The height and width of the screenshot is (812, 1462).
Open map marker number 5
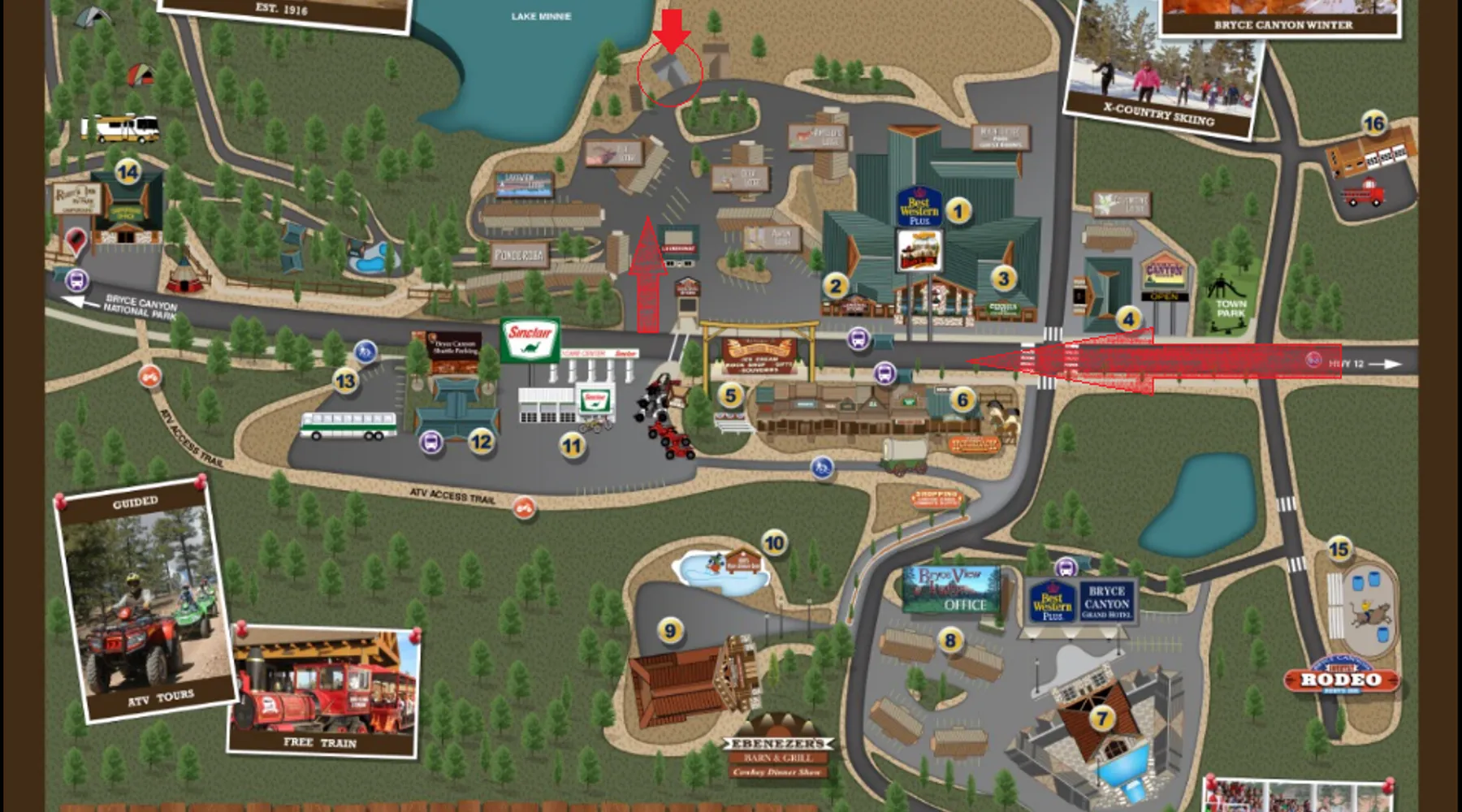pos(731,395)
